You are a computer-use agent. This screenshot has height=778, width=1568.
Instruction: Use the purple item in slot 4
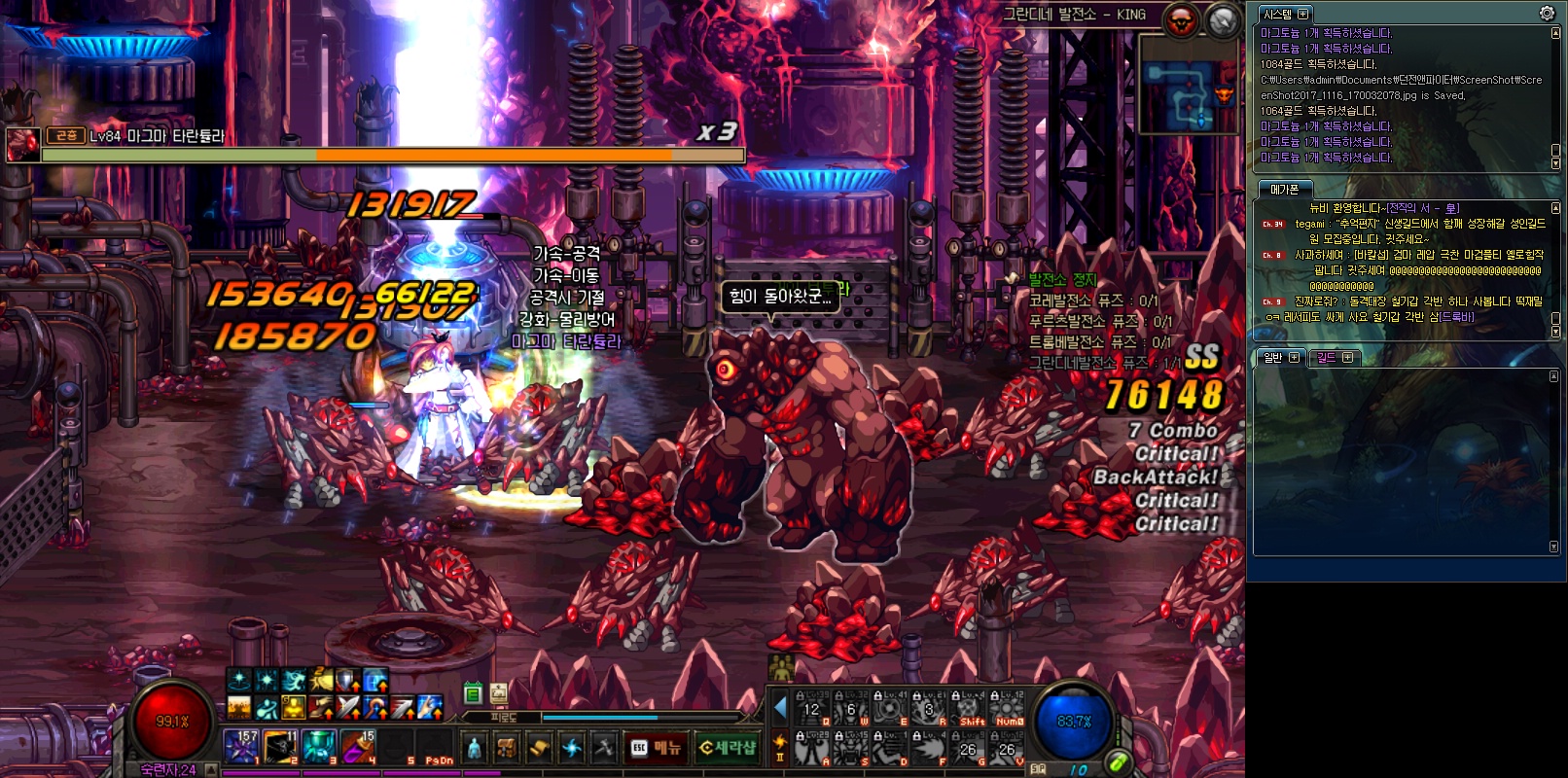pos(358,746)
